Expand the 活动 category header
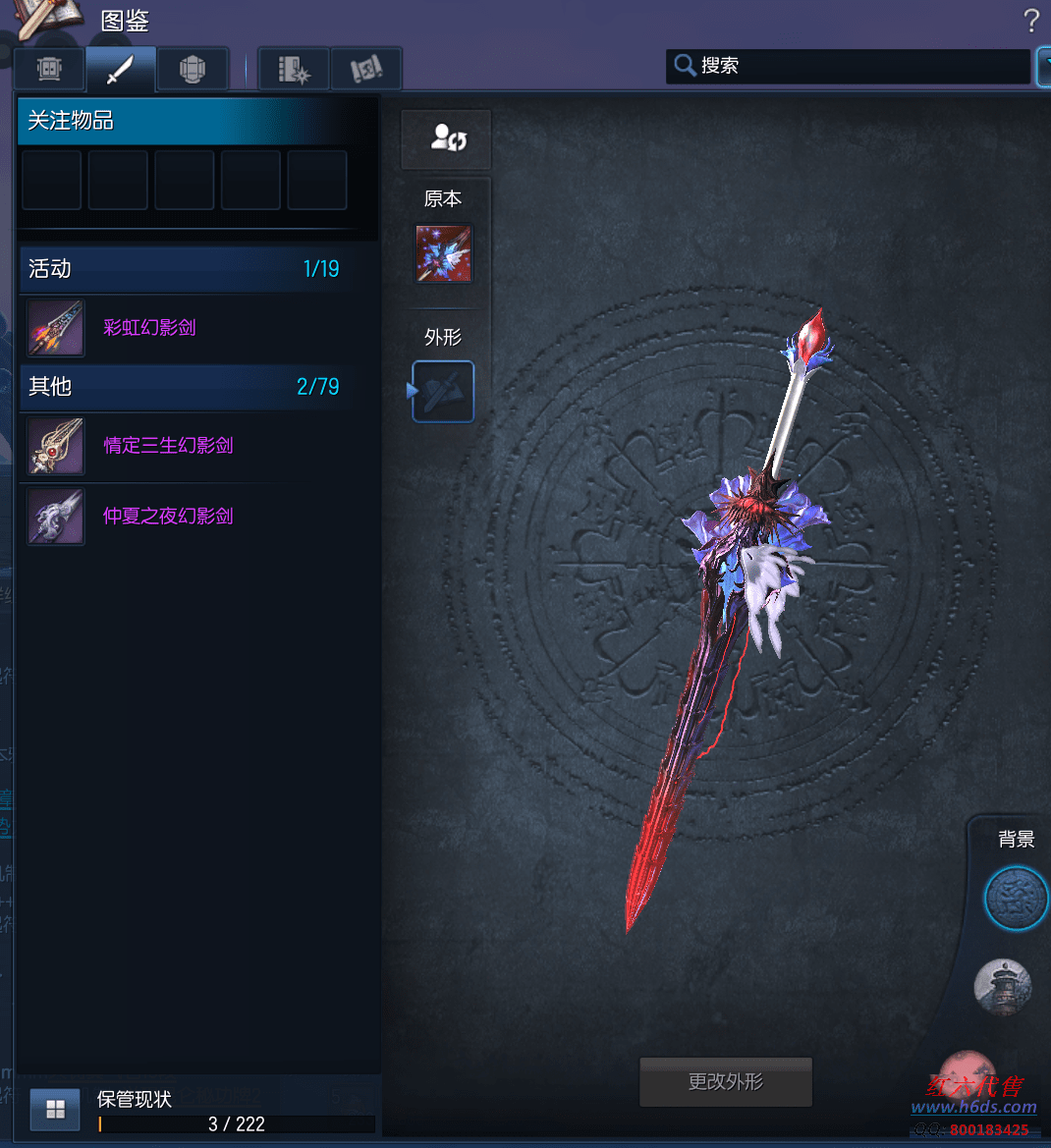 tap(184, 269)
